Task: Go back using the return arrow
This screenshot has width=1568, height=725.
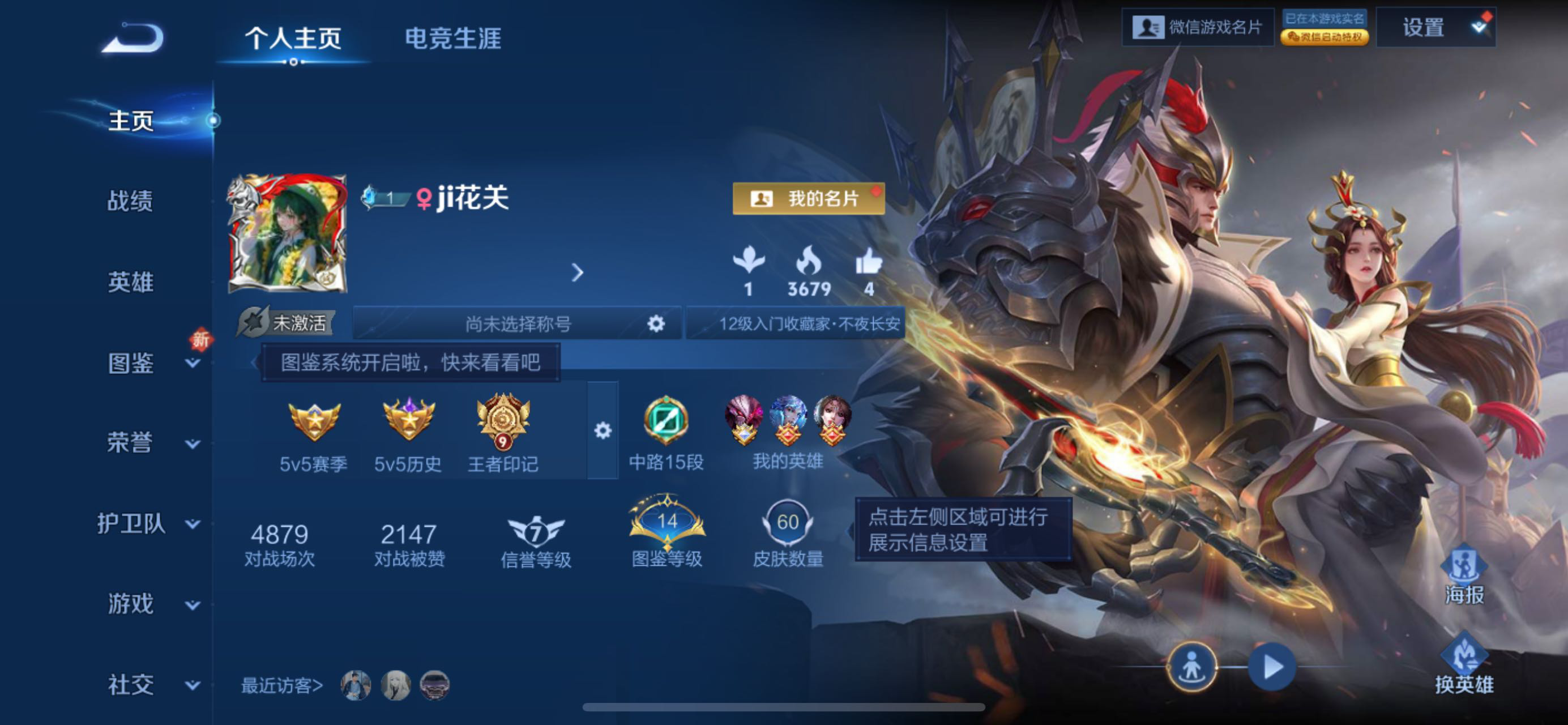Action: coord(133,38)
